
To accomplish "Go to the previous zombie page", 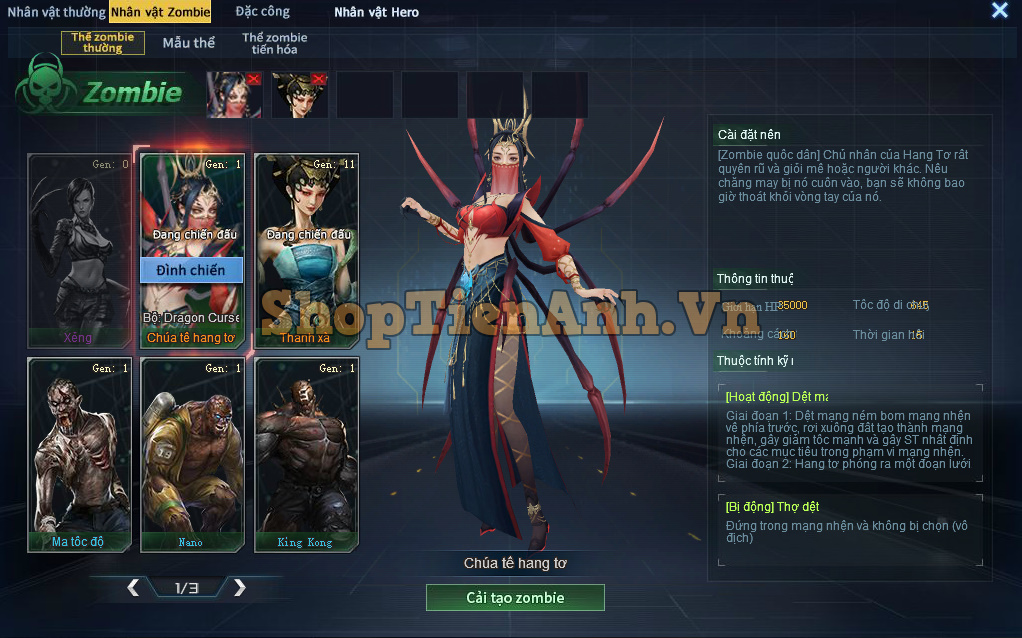I will (x=133, y=588).
